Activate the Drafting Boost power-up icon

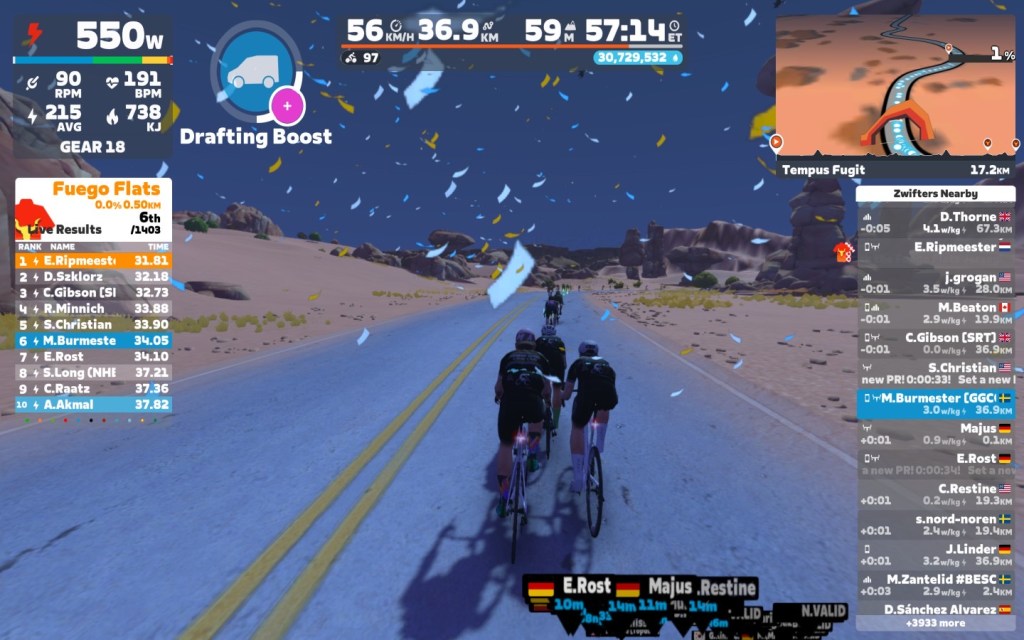pos(256,71)
